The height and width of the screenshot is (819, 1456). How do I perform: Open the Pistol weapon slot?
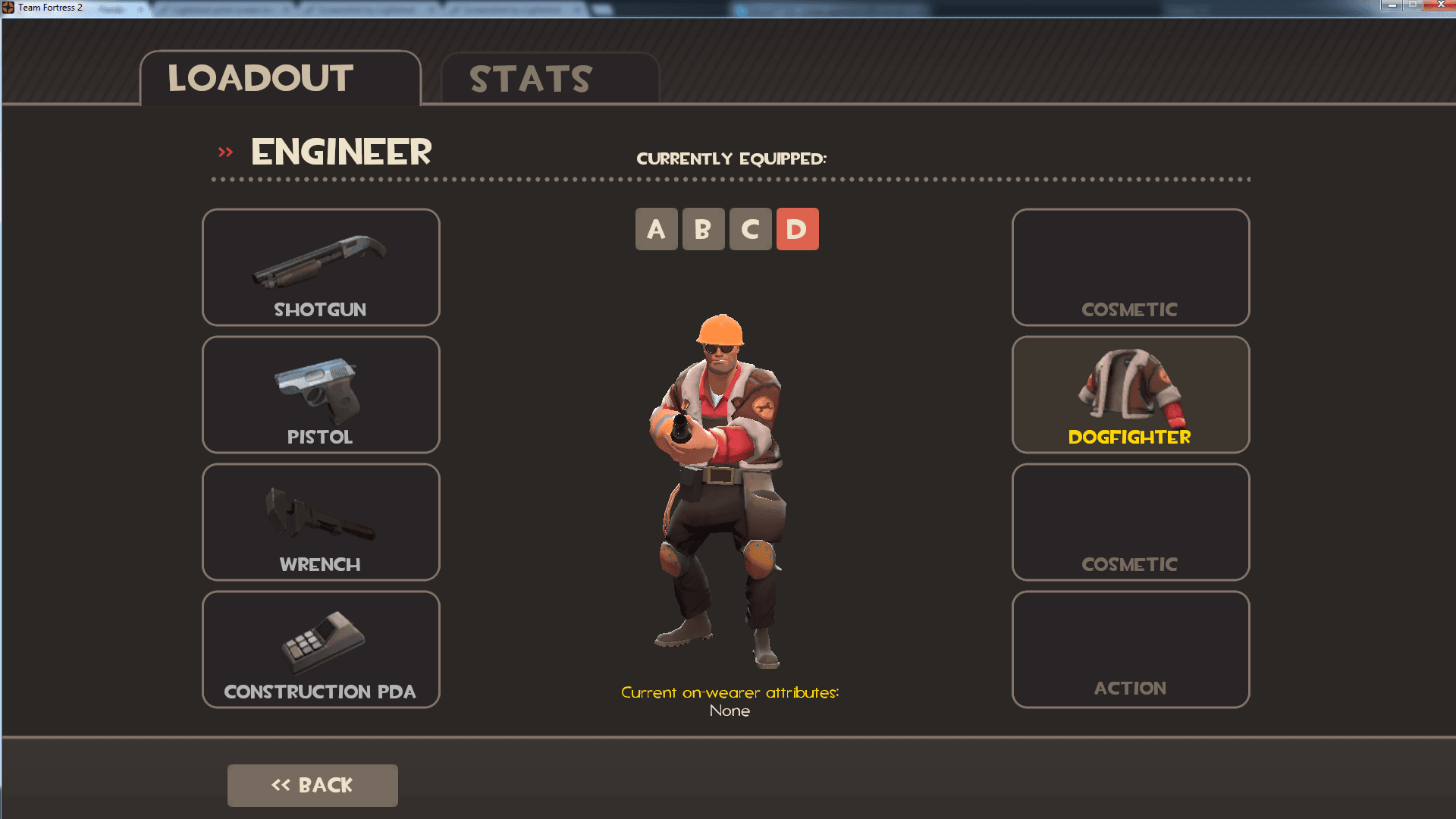coord(320,394)
